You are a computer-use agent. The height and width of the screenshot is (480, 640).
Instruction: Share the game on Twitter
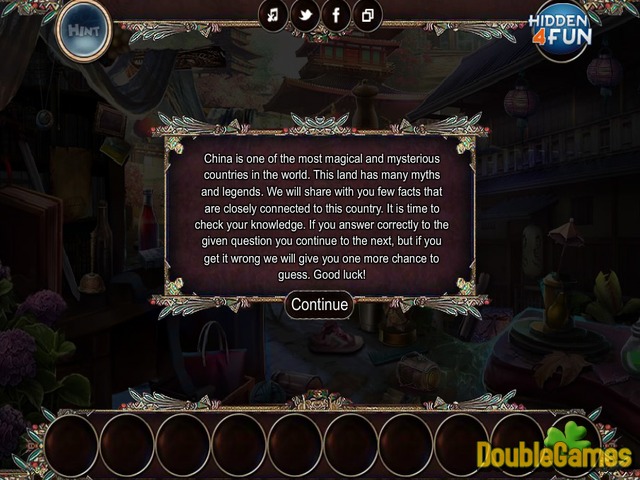(x=304, y=16)
